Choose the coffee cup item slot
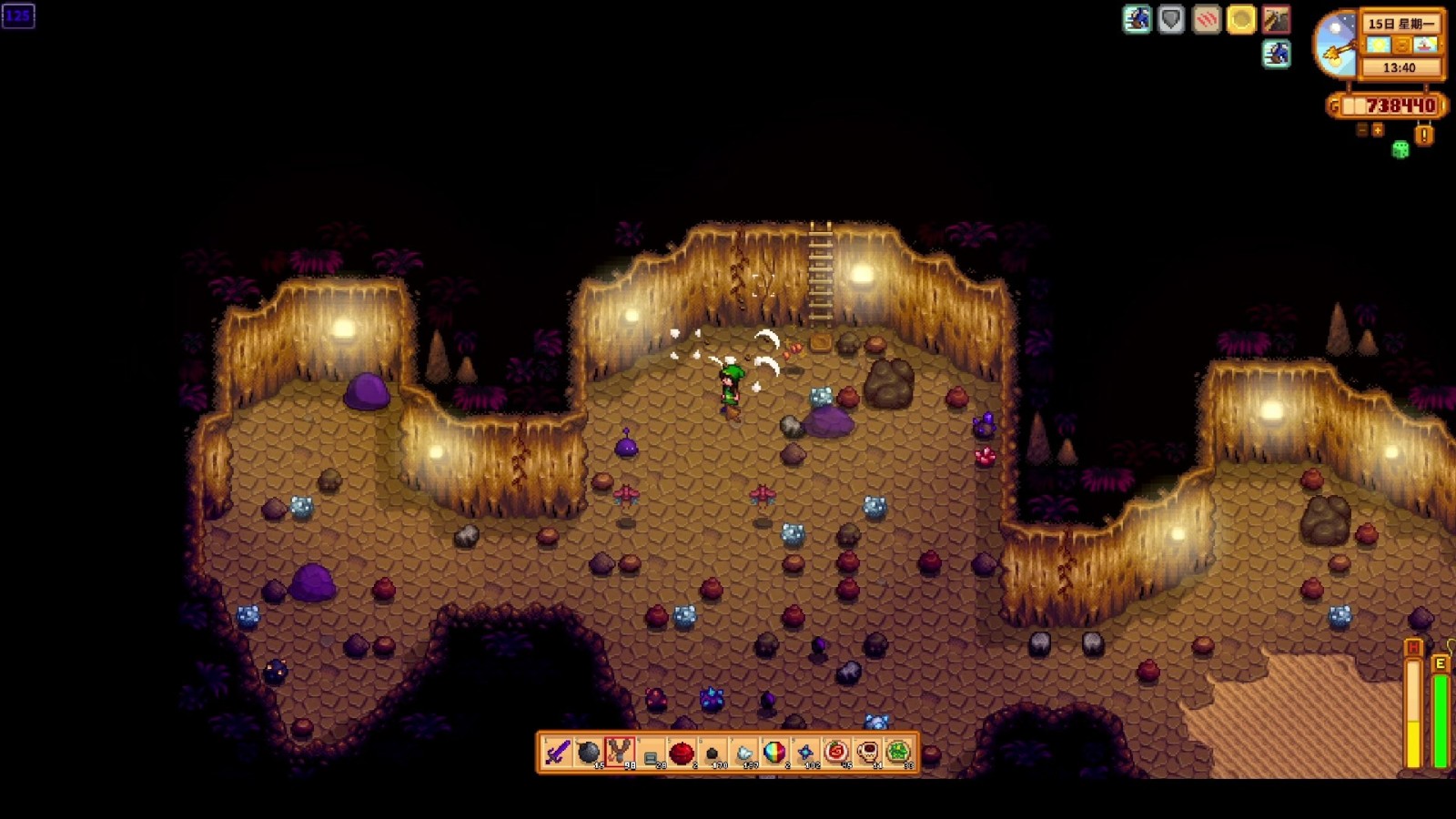 point(867,753)
